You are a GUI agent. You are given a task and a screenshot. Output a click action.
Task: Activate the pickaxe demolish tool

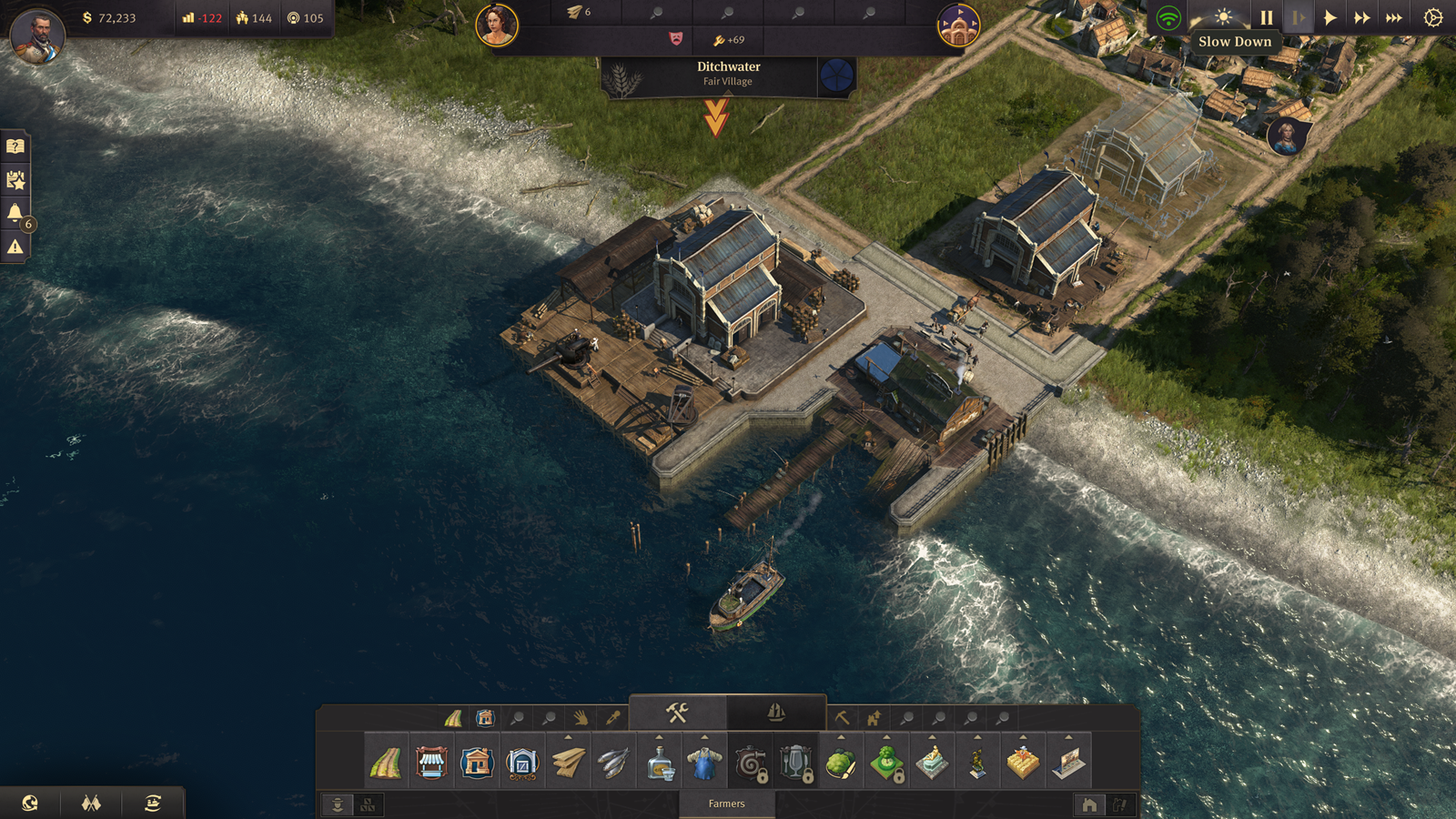coord(842,719)
